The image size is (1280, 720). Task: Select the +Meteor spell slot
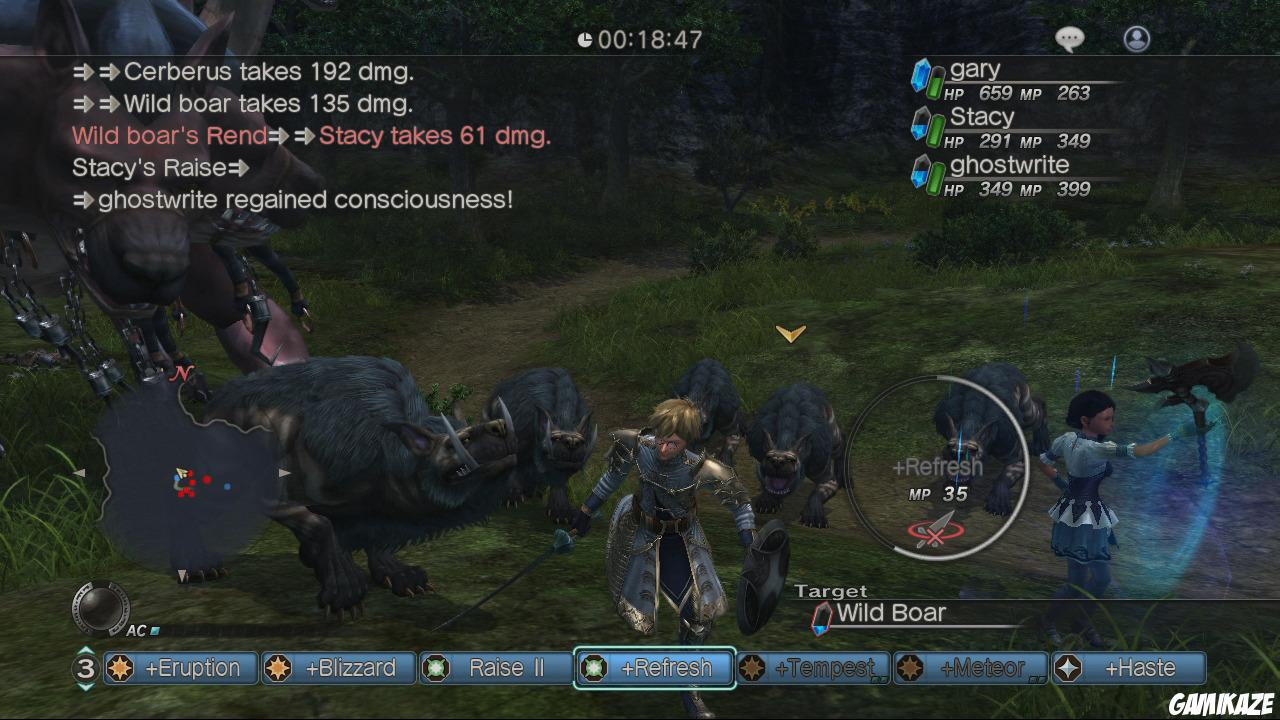970,668
